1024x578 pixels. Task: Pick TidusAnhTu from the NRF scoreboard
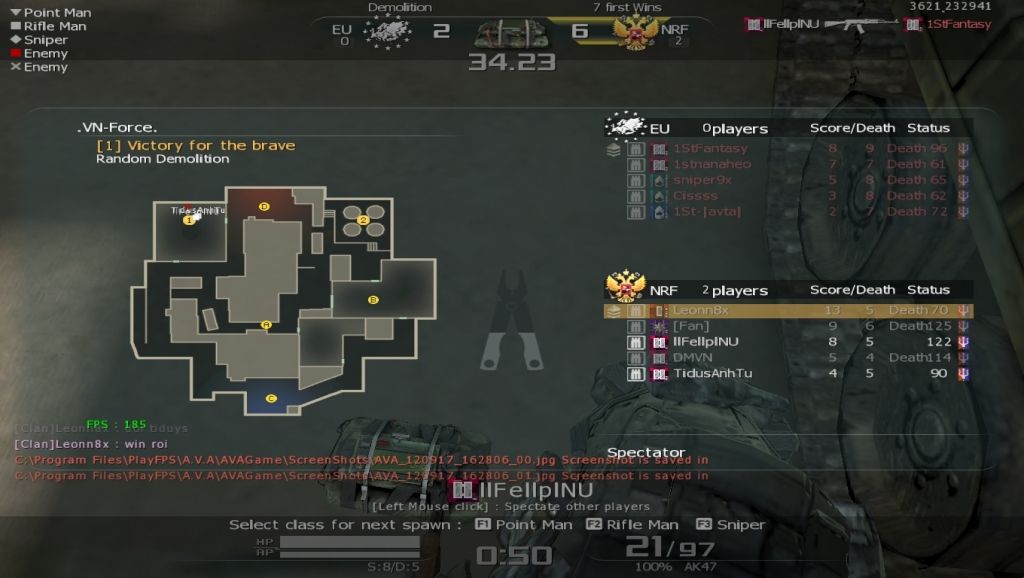[712, 373]
